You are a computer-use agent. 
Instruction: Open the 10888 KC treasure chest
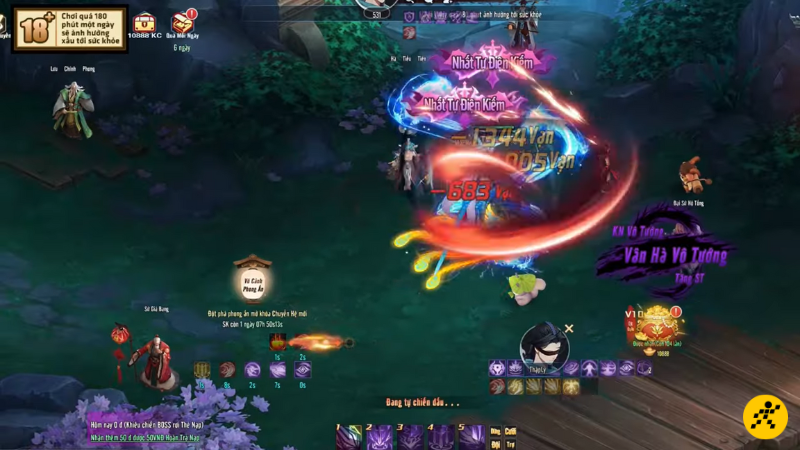click(146, 22)
